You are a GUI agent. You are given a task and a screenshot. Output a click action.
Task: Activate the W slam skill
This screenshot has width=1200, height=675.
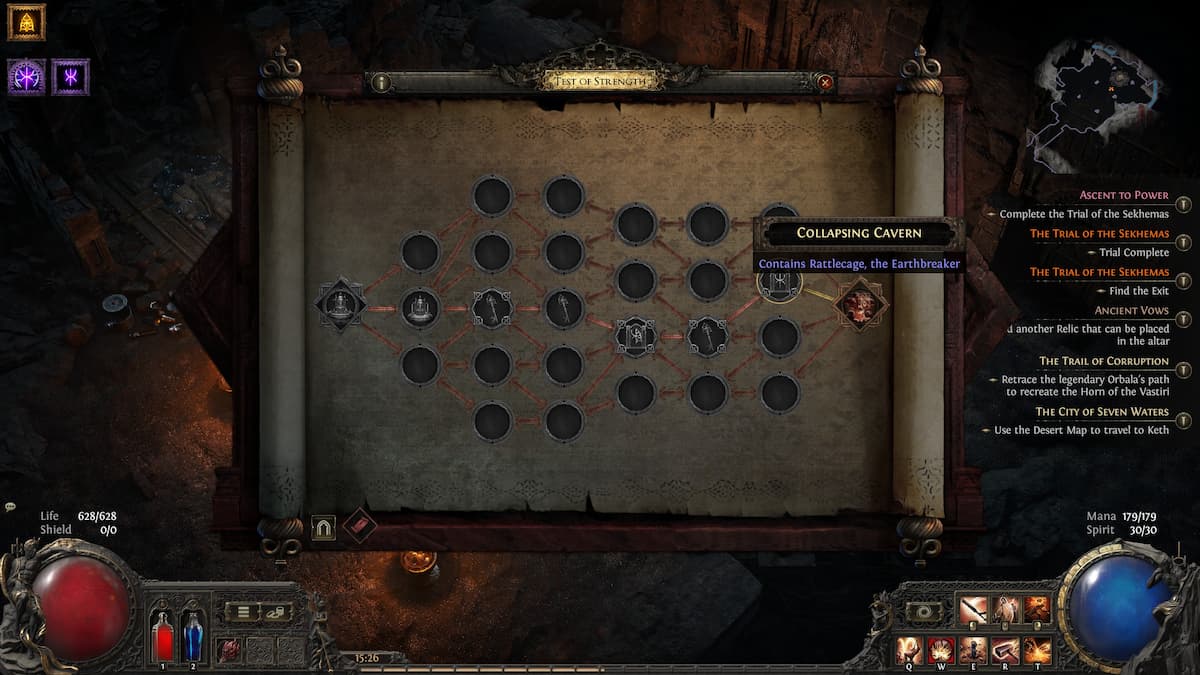[x=942, y=650]
